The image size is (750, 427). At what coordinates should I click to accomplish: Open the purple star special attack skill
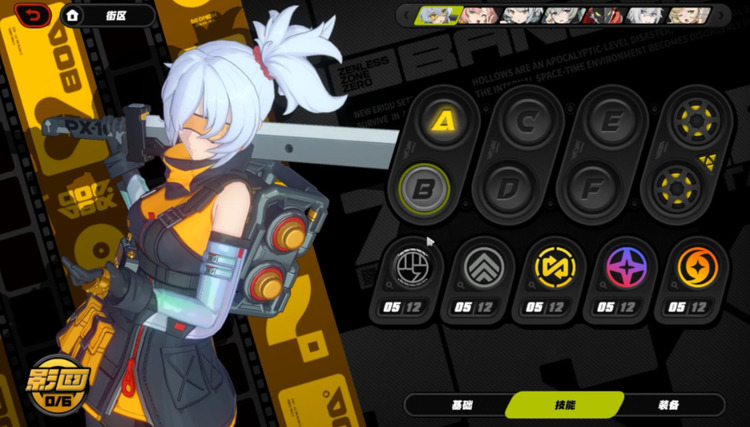(x=620, y=267)
